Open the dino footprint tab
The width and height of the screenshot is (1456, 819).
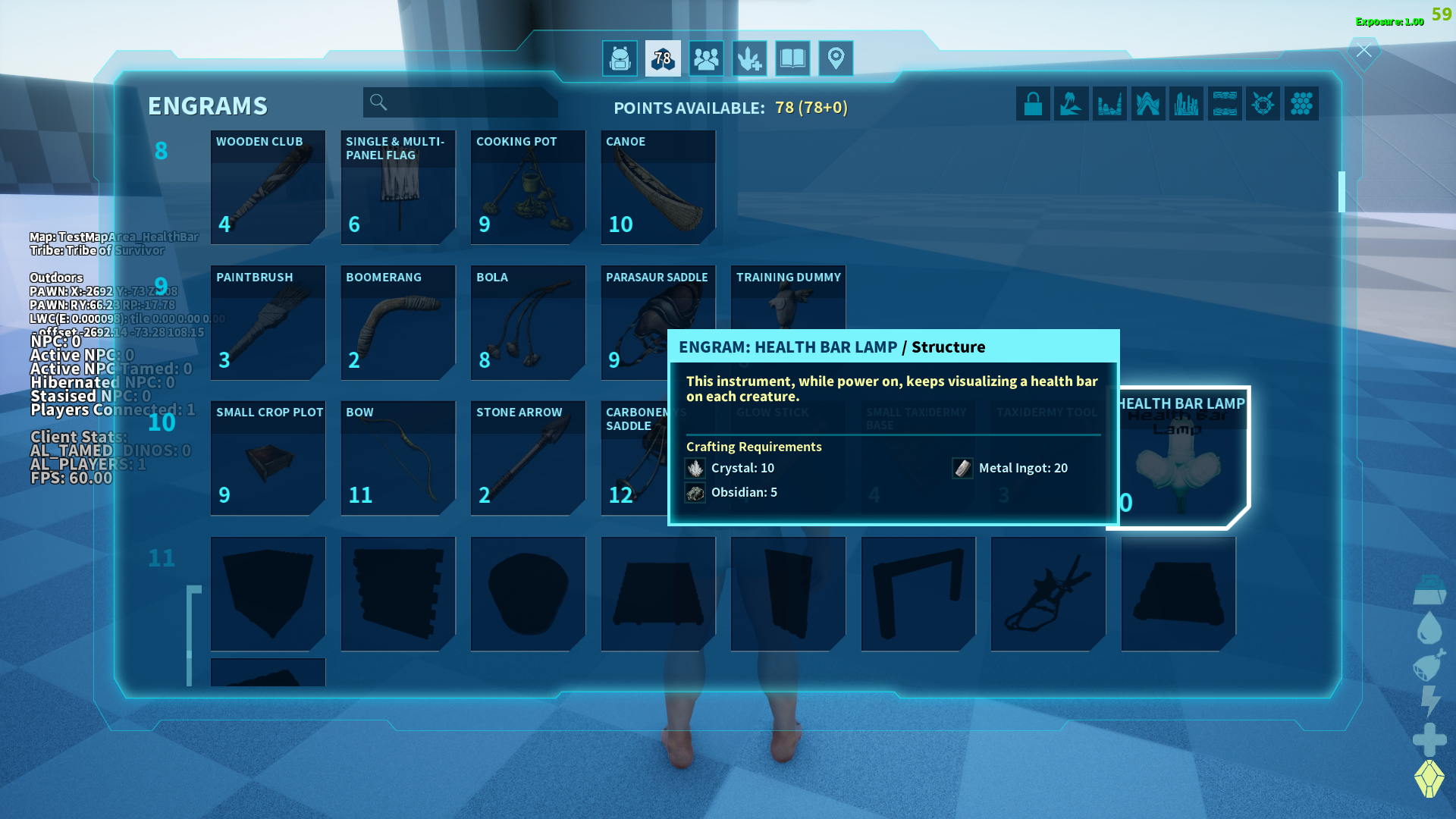coord(749,58)
